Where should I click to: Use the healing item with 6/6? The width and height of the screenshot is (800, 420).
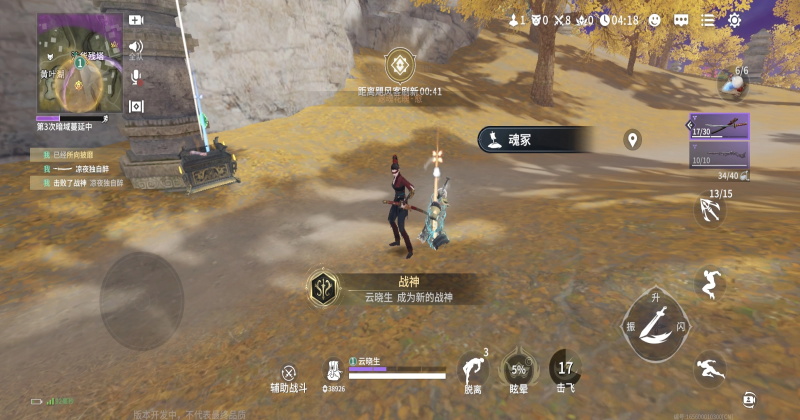tap(732, 86)
